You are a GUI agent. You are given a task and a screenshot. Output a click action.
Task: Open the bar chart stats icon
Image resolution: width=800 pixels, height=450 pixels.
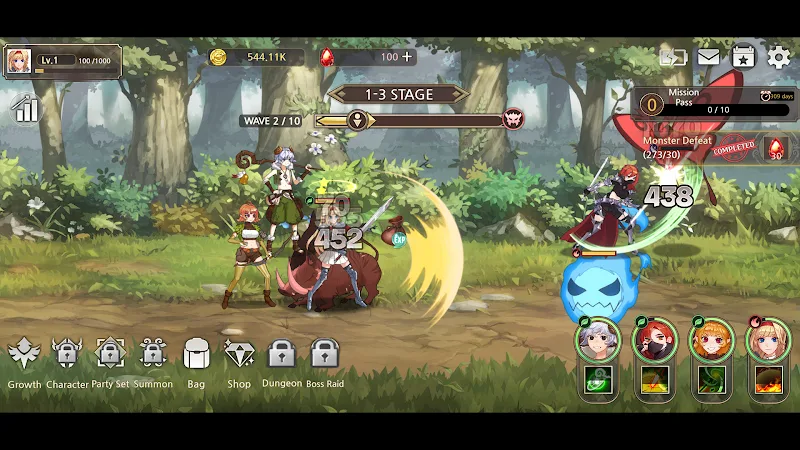(x=25, y=108)
